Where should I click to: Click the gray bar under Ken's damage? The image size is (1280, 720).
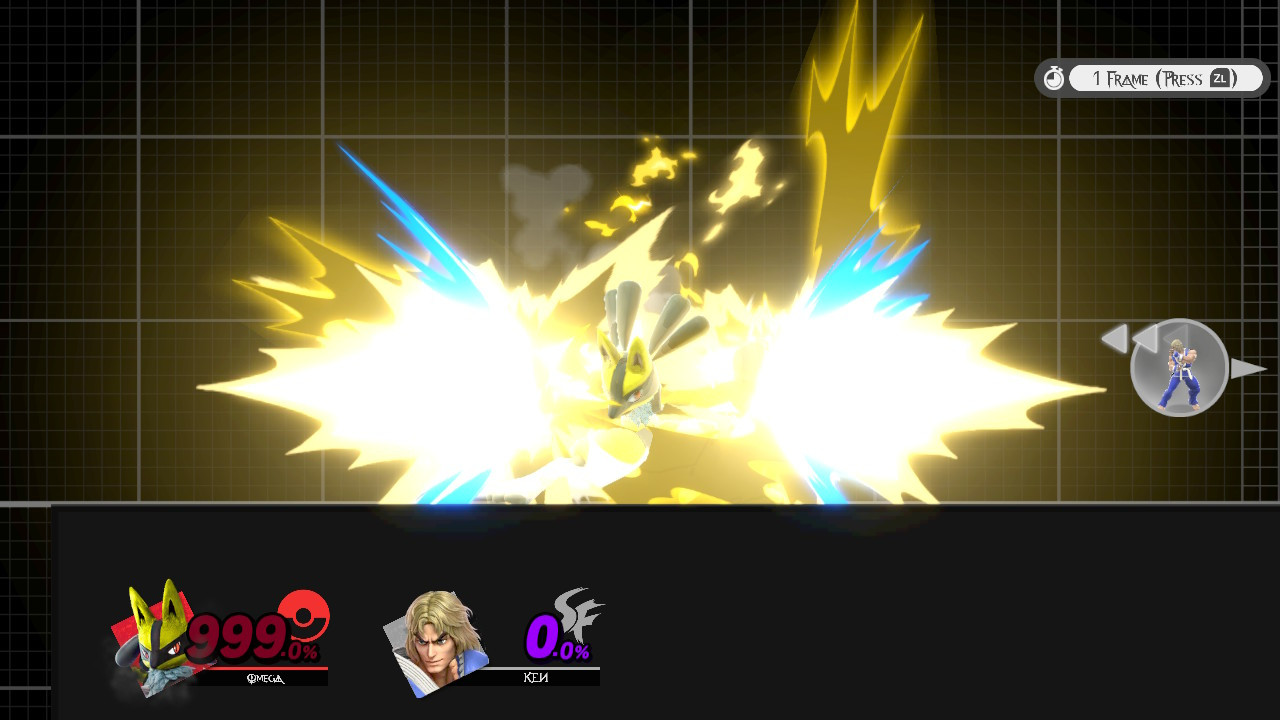coord(540,665)
